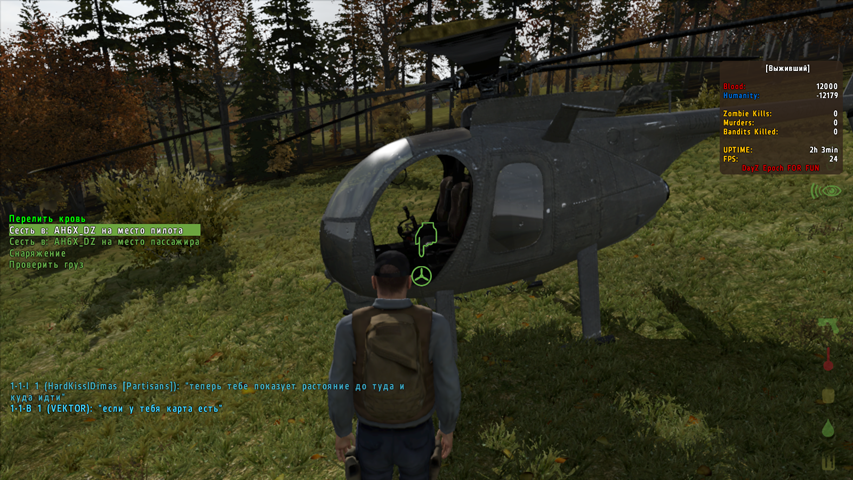This screenshot has height=480, width=853.
Task: Choose 'Проверить груз' in the action menu
Action: 46,266
